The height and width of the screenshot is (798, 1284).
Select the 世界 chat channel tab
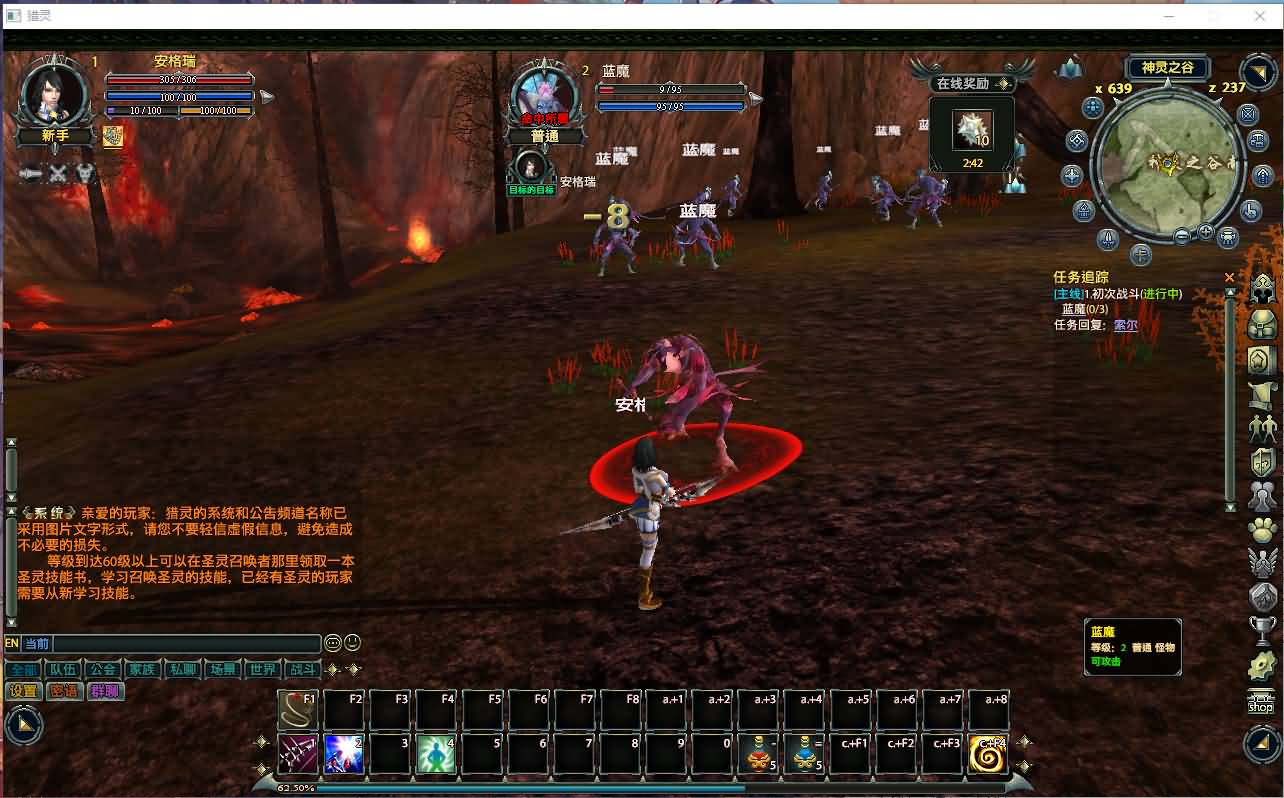click(263, 669)
